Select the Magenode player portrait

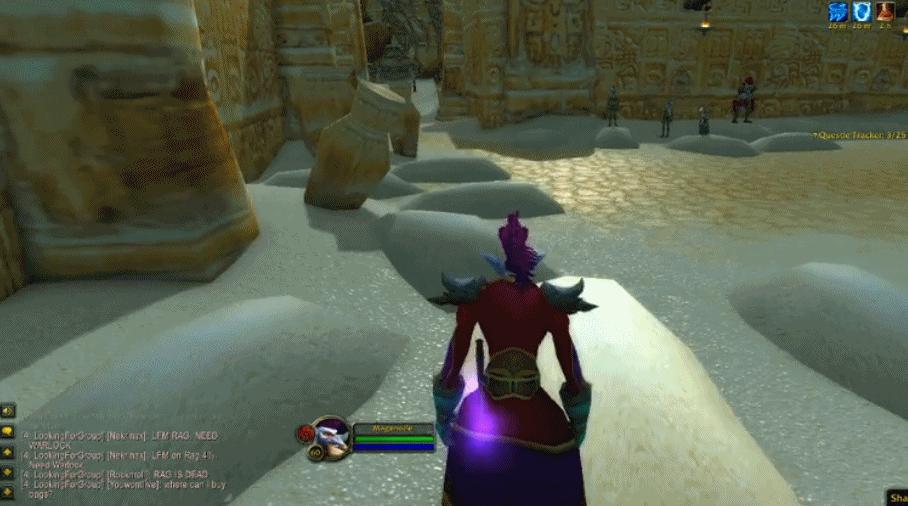click(329, 437)
